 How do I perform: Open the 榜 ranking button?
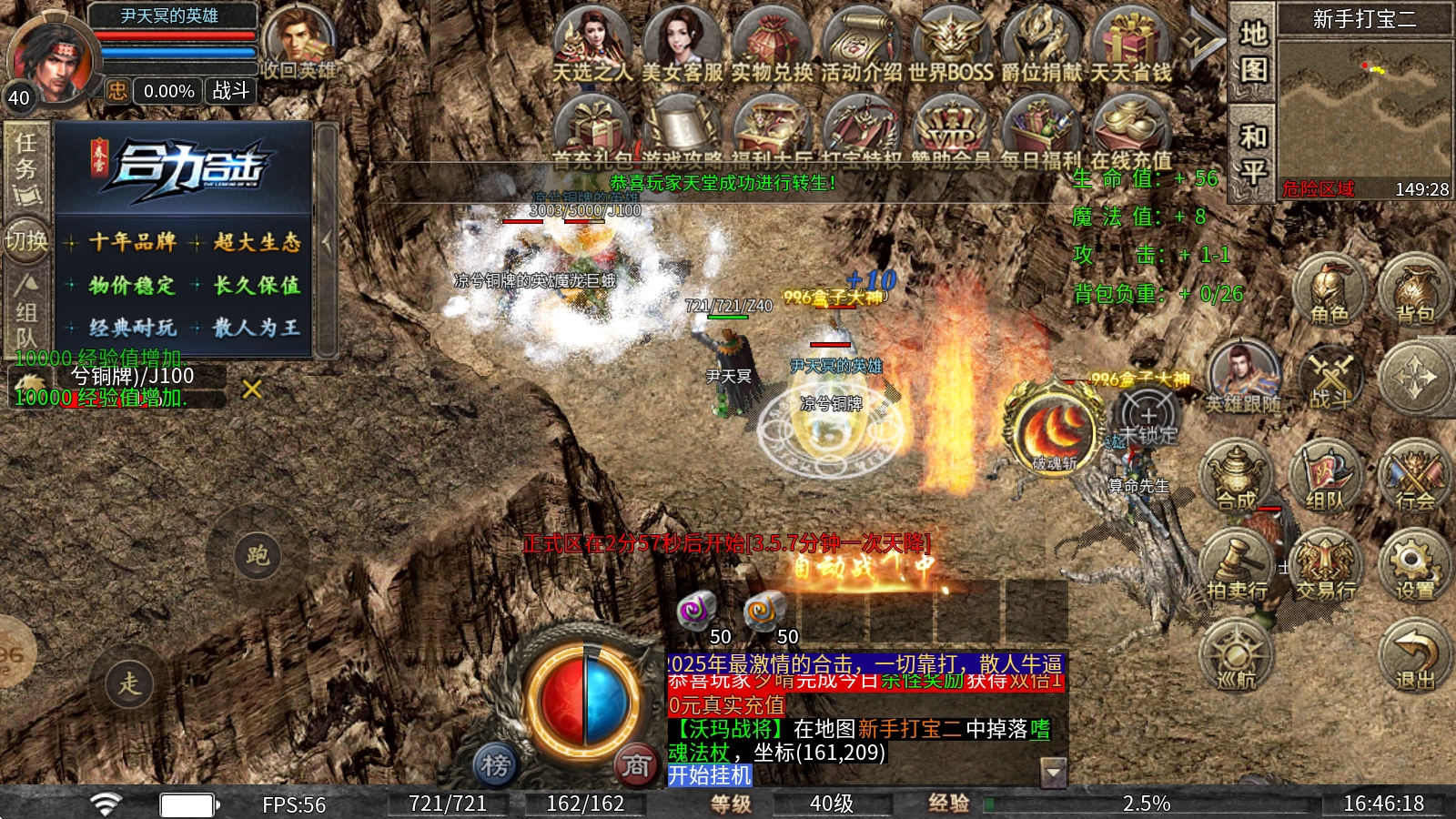(496, 765)
